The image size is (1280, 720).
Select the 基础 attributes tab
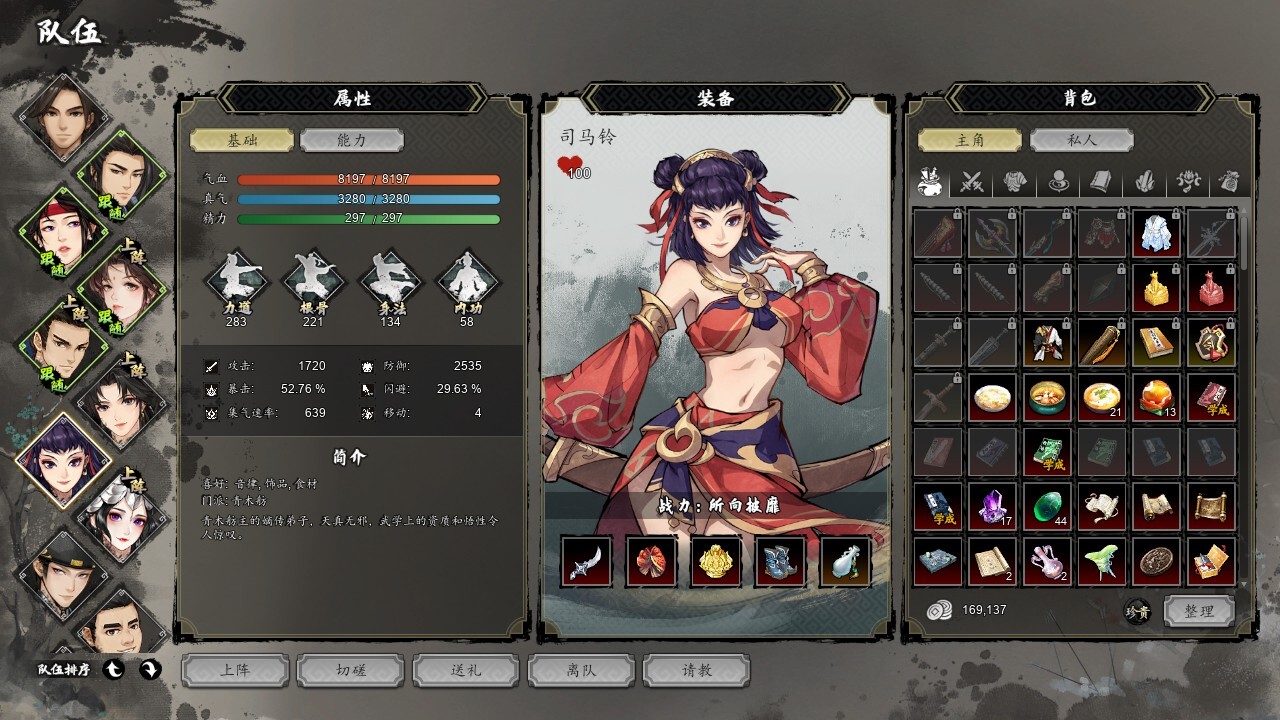pyautogui.click(x=242, y=141)
